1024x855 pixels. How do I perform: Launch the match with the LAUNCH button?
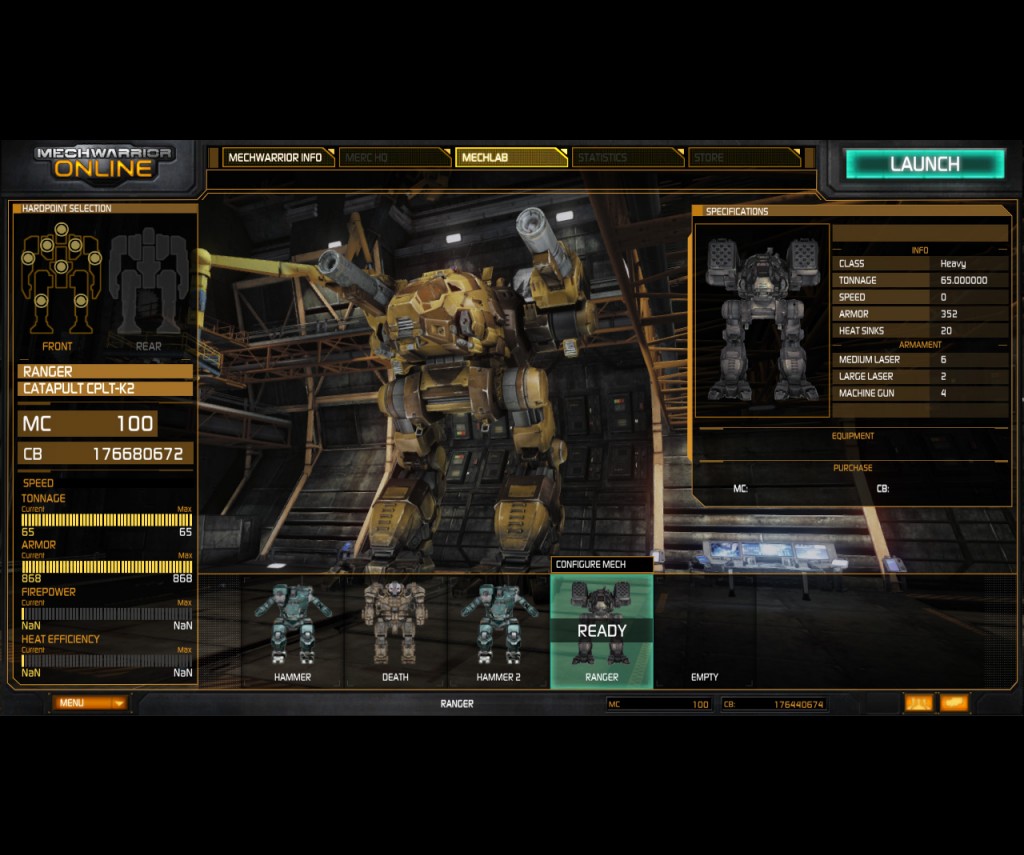[924, 164]
